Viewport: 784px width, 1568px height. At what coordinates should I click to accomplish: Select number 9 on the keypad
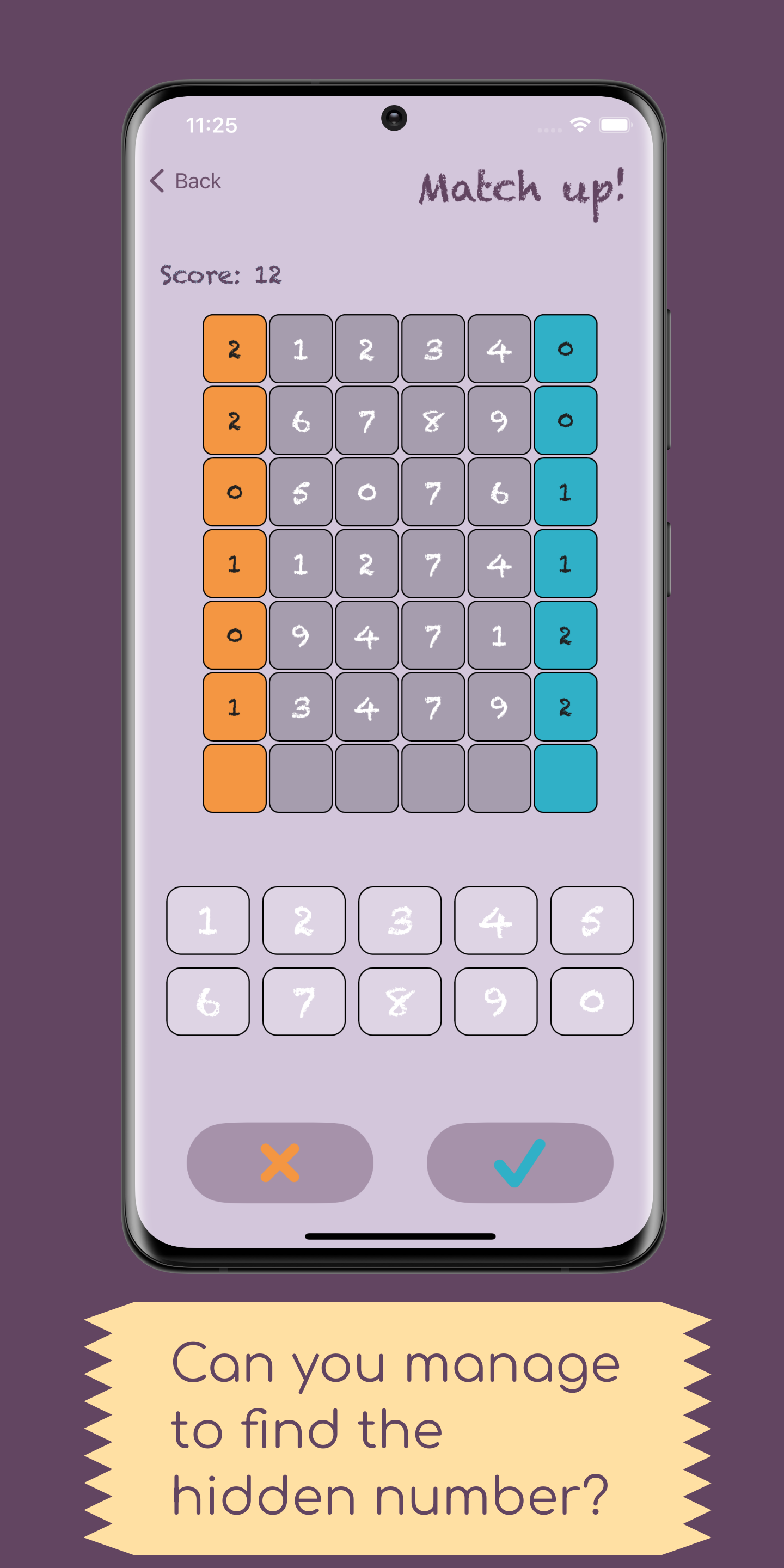[x=495, y=1001]
